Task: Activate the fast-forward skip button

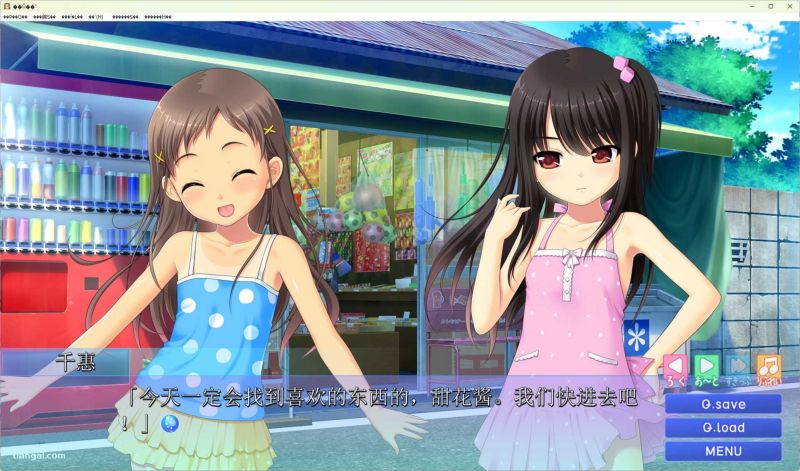Action: pos(738,367)
